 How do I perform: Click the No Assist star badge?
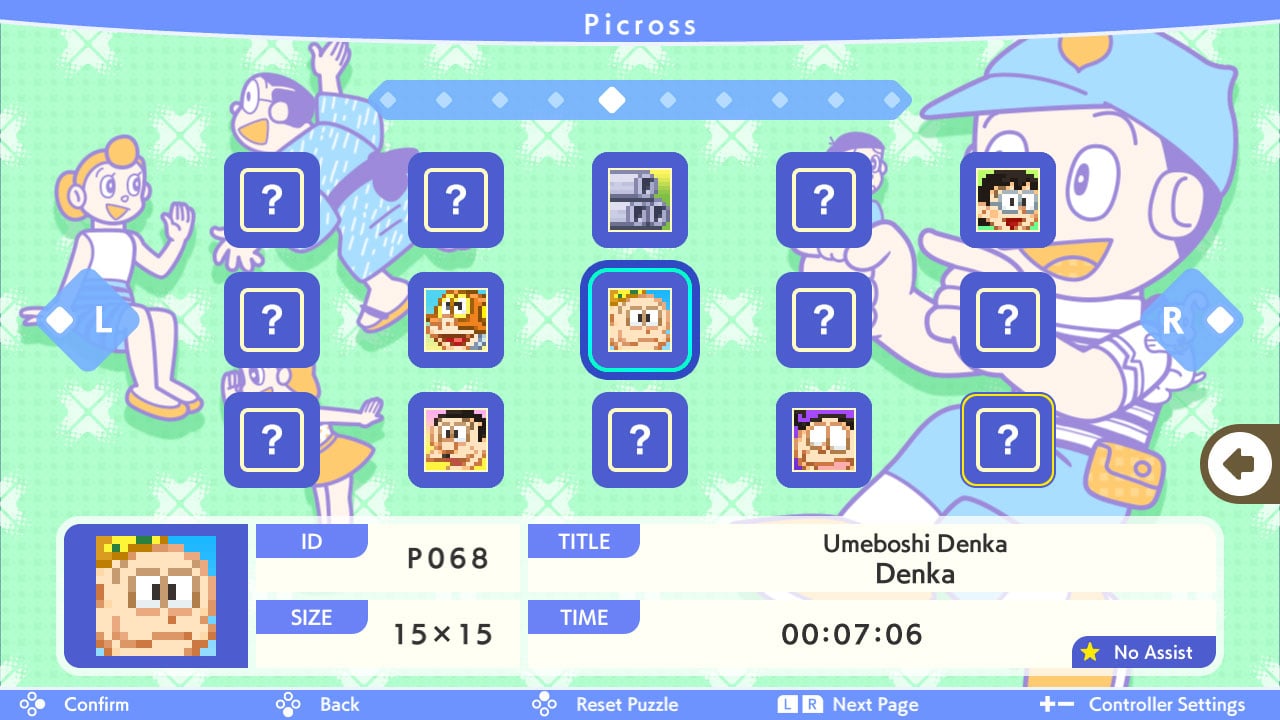(1144, 652)
